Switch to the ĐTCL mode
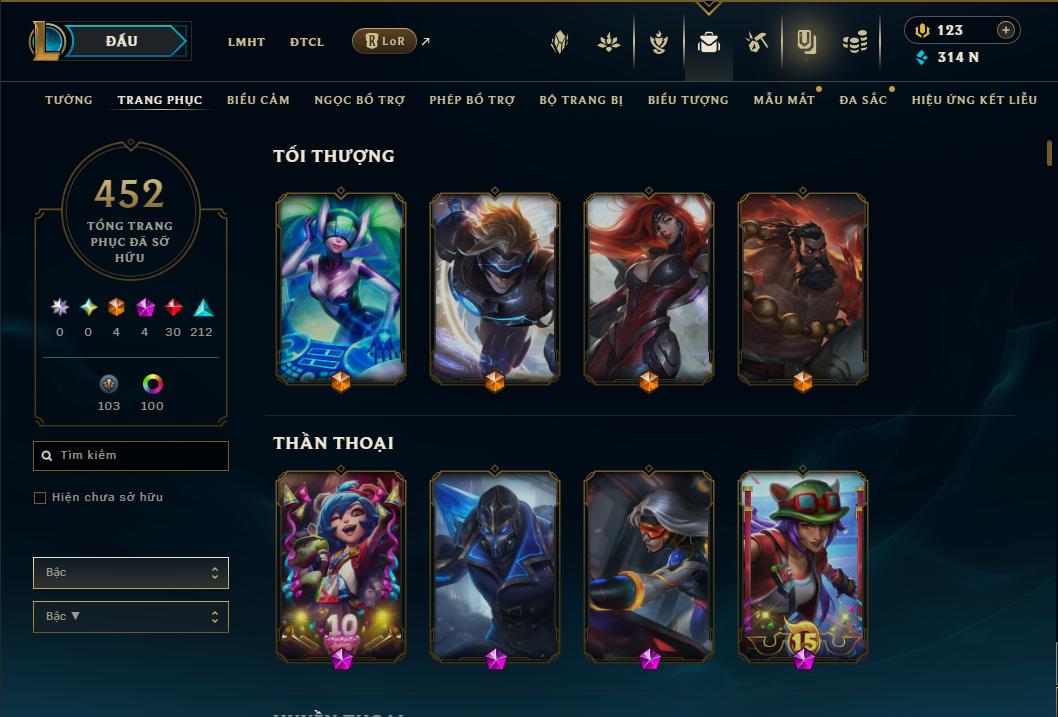The image size is (1058, 717). 307,42
